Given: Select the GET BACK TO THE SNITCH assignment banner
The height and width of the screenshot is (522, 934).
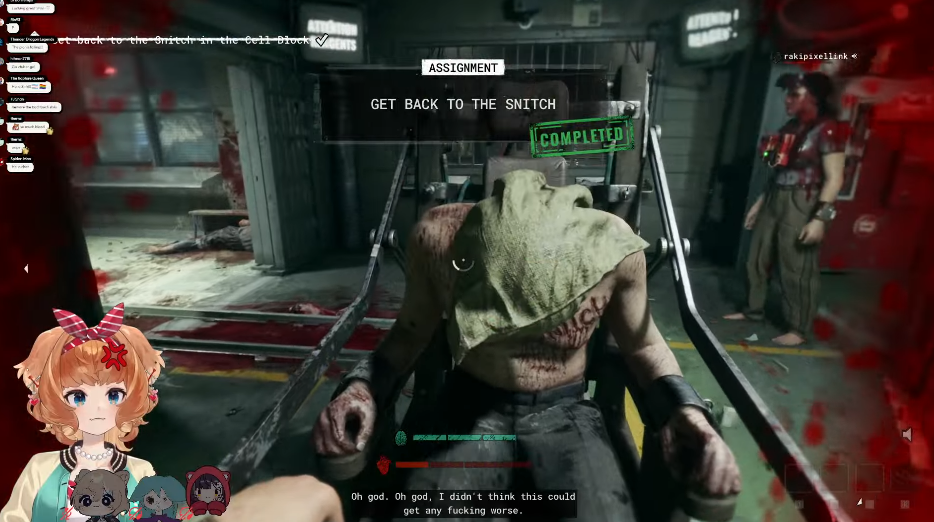Looking at the screenshot, I should tap(463, 104).
